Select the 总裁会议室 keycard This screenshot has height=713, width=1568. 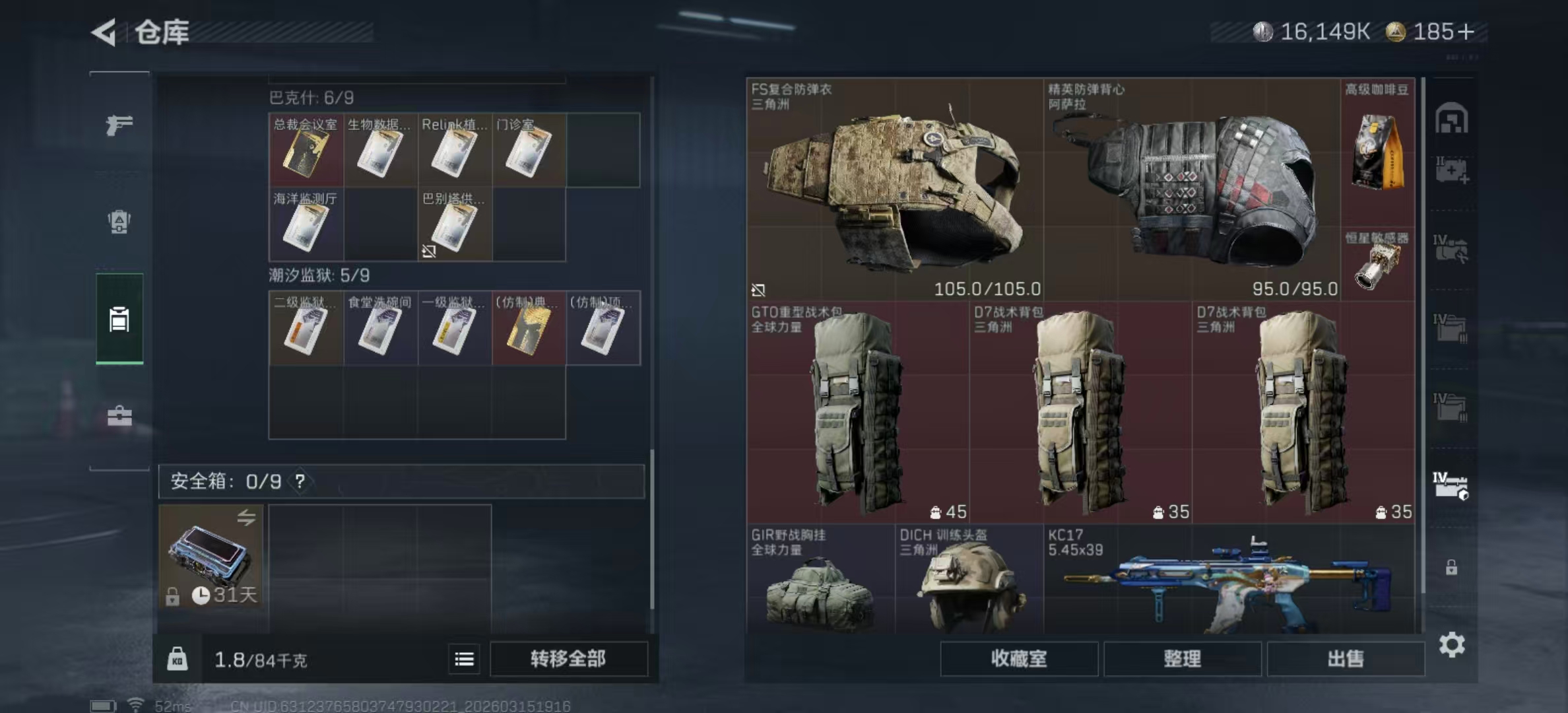pyautogui.click(x=306, y=150)
